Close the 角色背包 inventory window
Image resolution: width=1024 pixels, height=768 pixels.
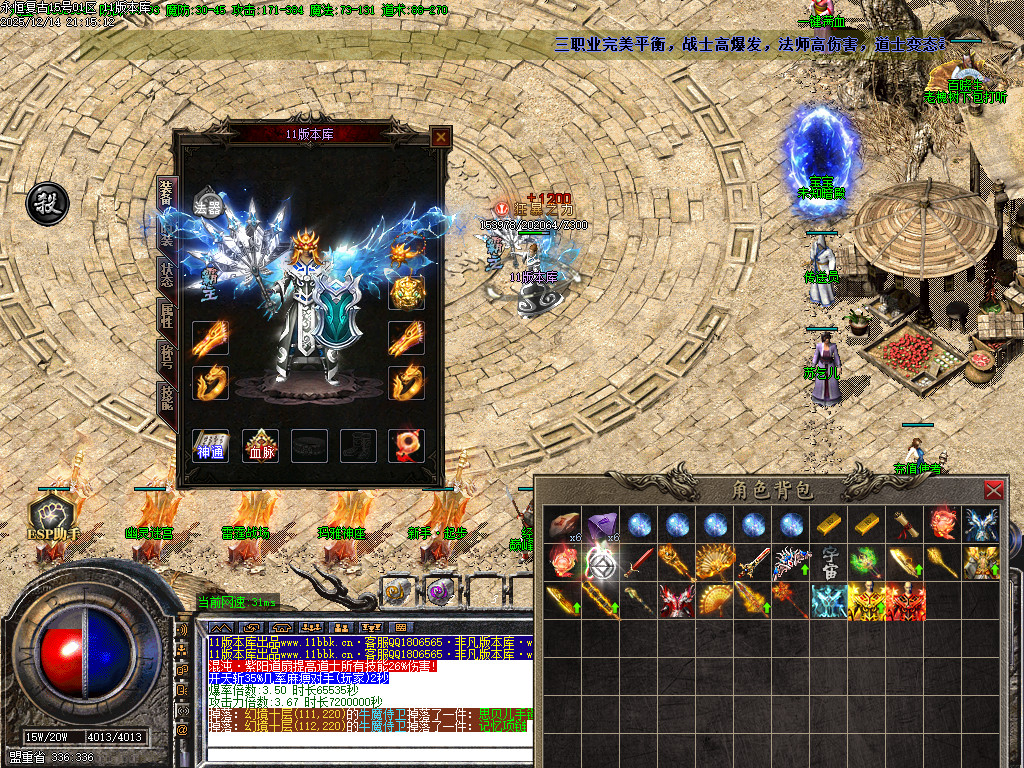coord(993,490)
